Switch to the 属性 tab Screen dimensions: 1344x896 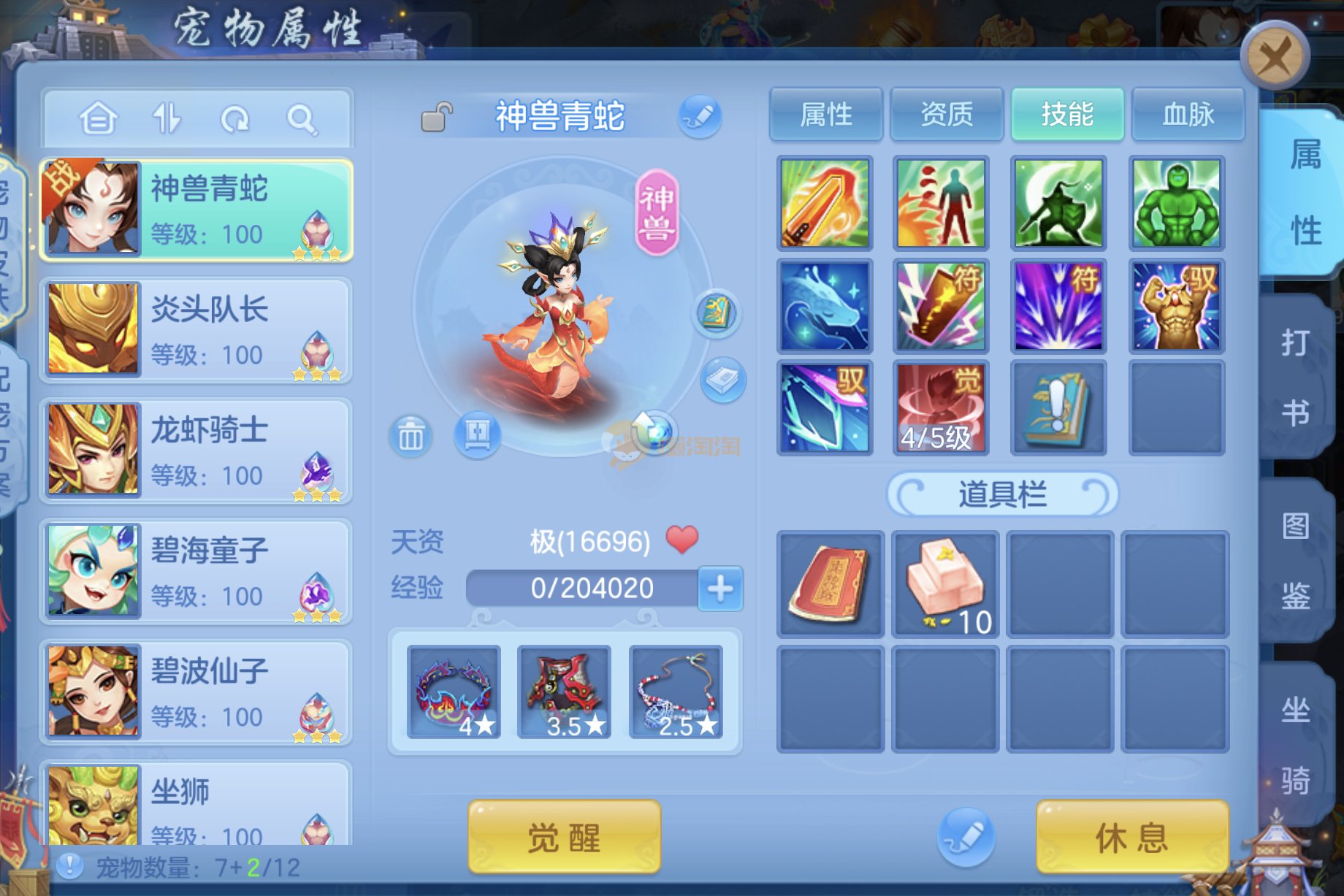pos(826,115)
